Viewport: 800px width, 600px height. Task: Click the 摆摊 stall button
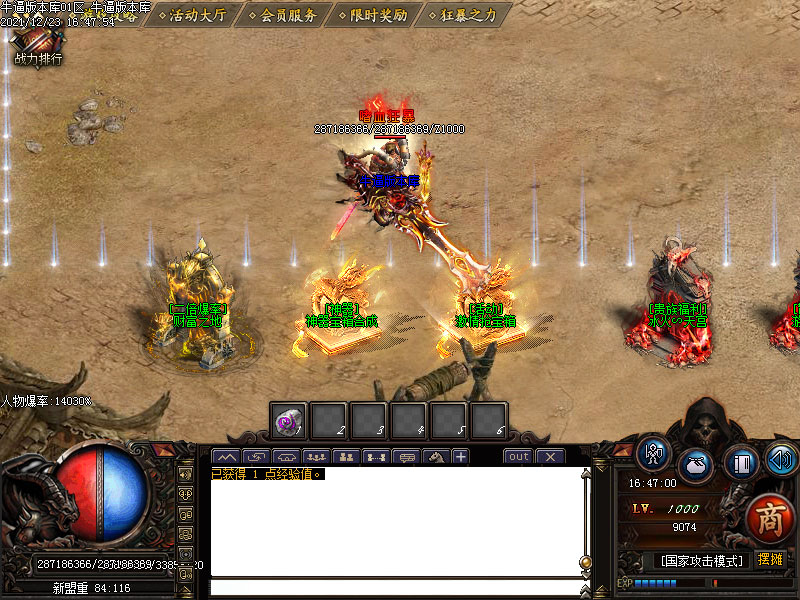(770, 559)
